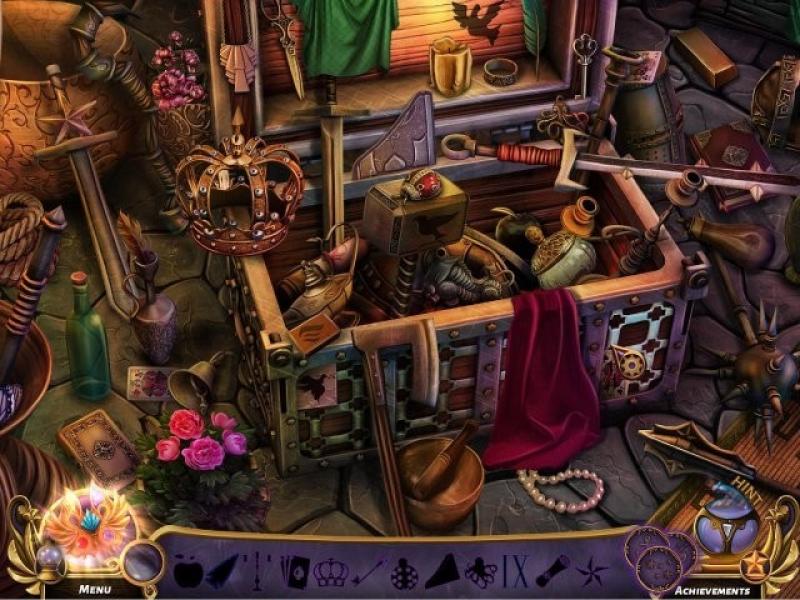Choose the playing cards silhouette
The height and width of the screenshot is (600, 800).
296,571
